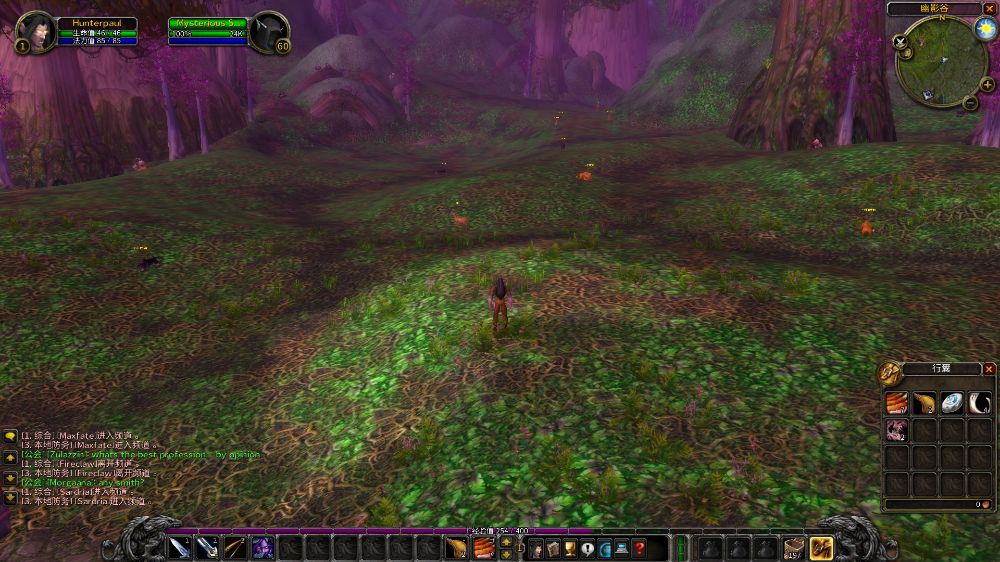Select the hearthstone in the backpack
1000x562 pixels.
[952, 402]
